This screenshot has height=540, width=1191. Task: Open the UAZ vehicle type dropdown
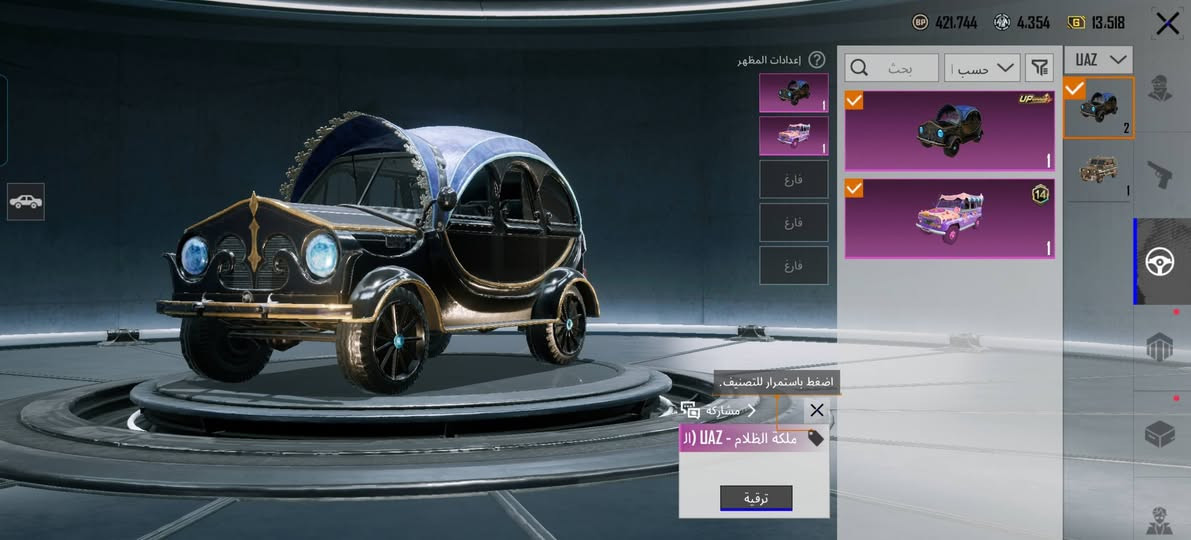pos(1098,59)
